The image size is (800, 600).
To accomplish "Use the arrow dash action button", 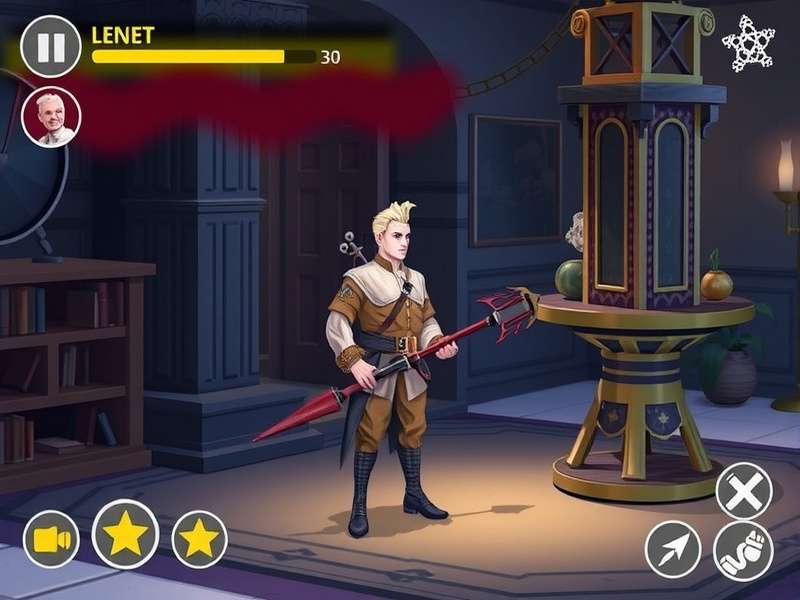I will (673, 549).
